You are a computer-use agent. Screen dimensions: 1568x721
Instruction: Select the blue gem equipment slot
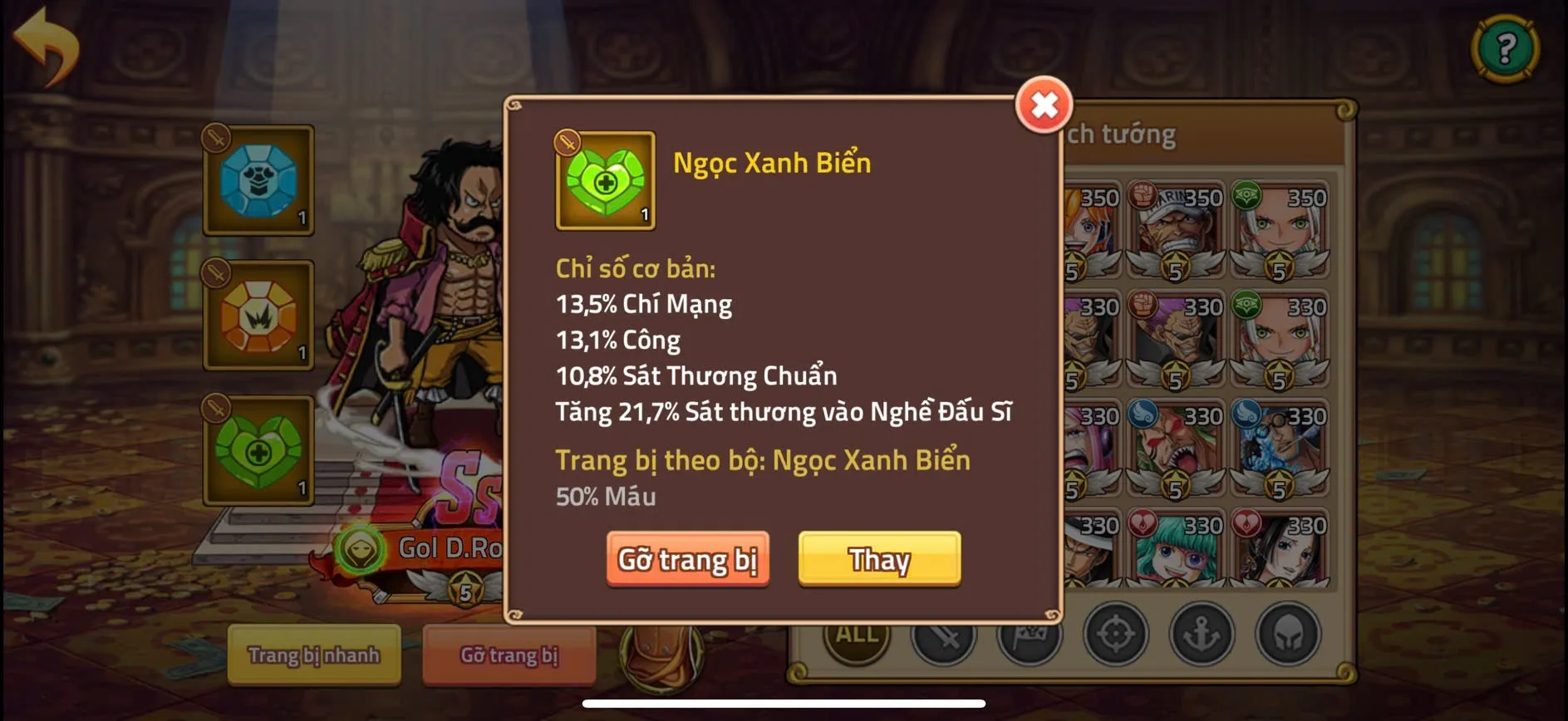(x=258, y=181)
